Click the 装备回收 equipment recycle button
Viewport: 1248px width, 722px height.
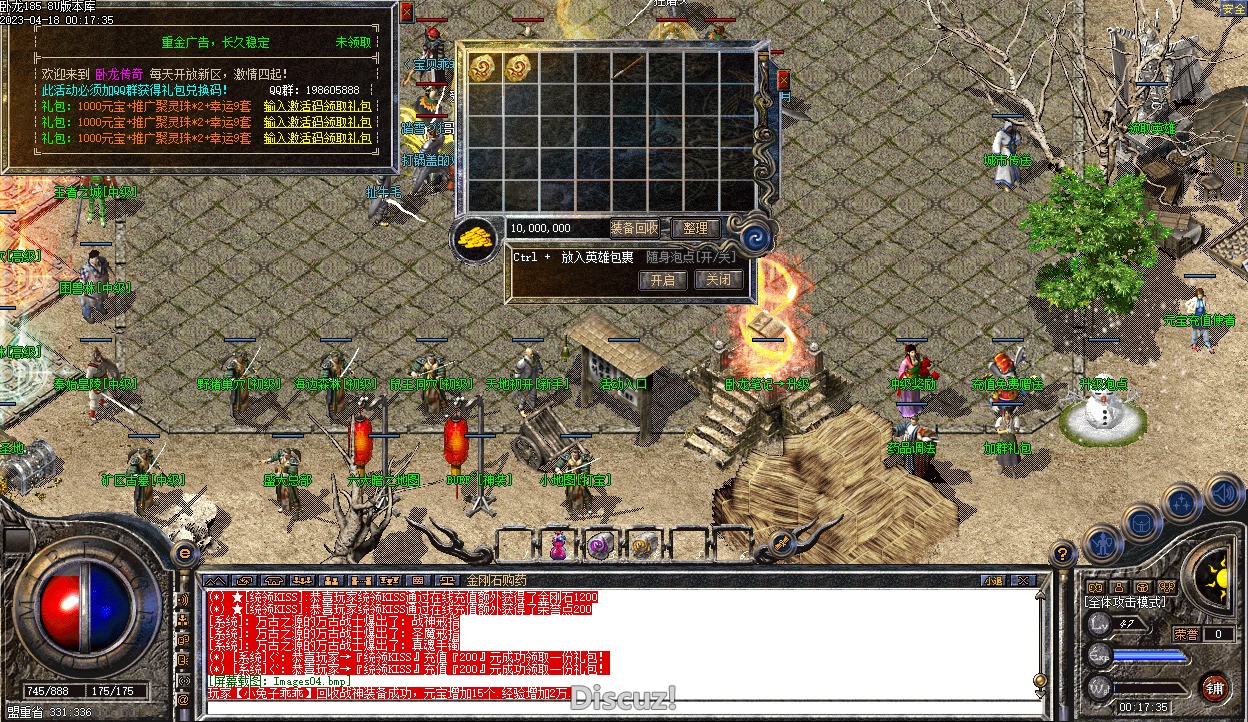pyautogui.click(x=634, y=228)
